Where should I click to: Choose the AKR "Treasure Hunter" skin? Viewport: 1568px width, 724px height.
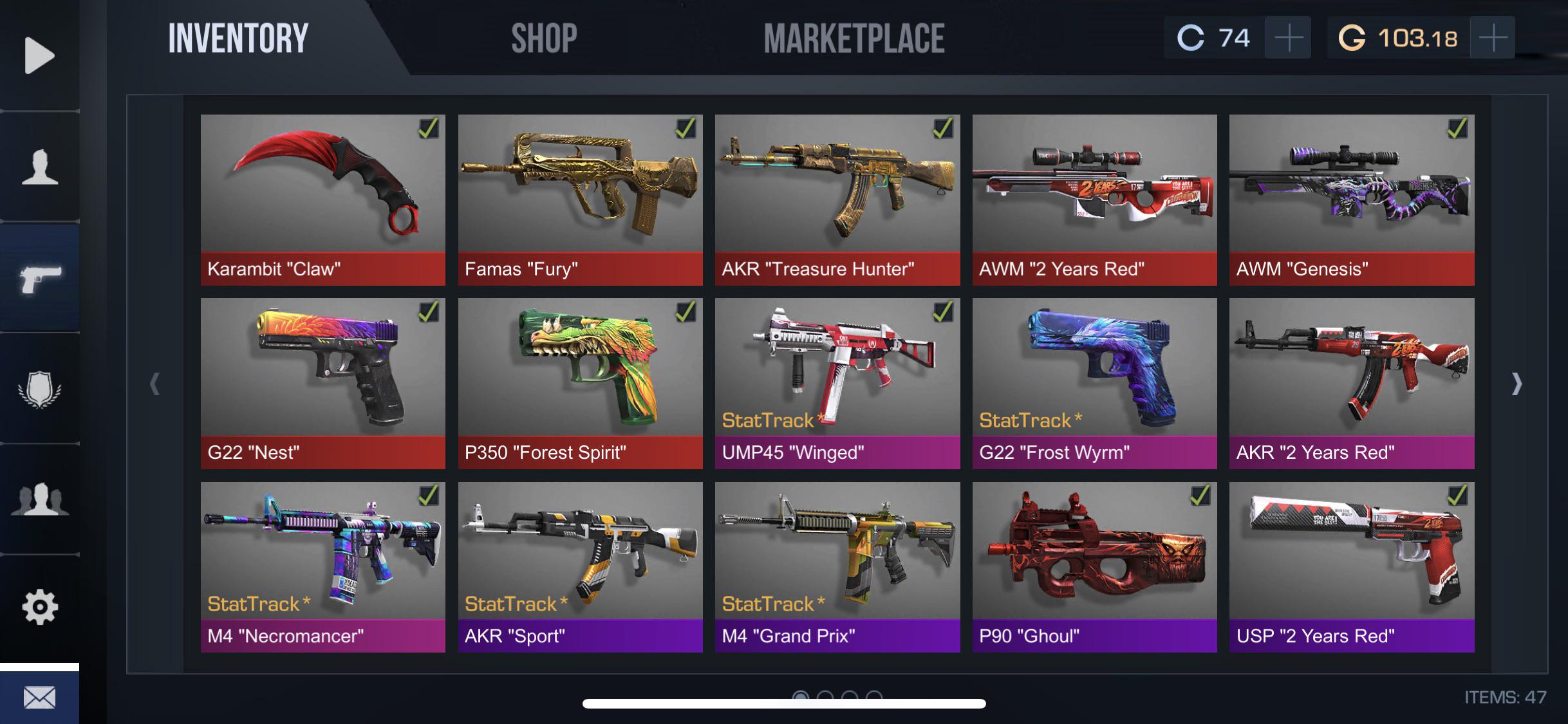tap(837, 200)
